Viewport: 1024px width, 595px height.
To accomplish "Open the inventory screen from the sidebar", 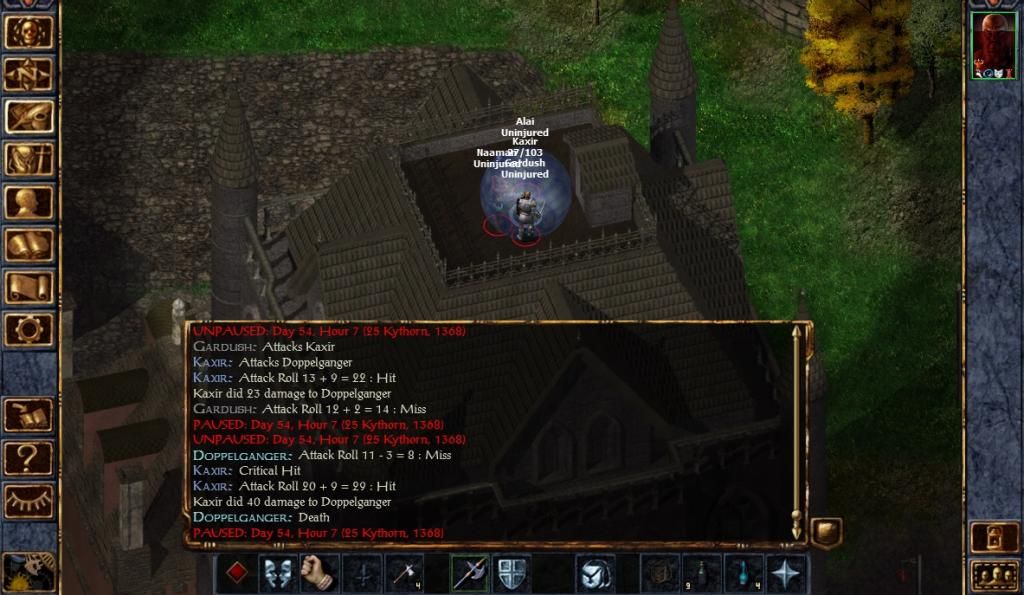I will click(29, 159).
